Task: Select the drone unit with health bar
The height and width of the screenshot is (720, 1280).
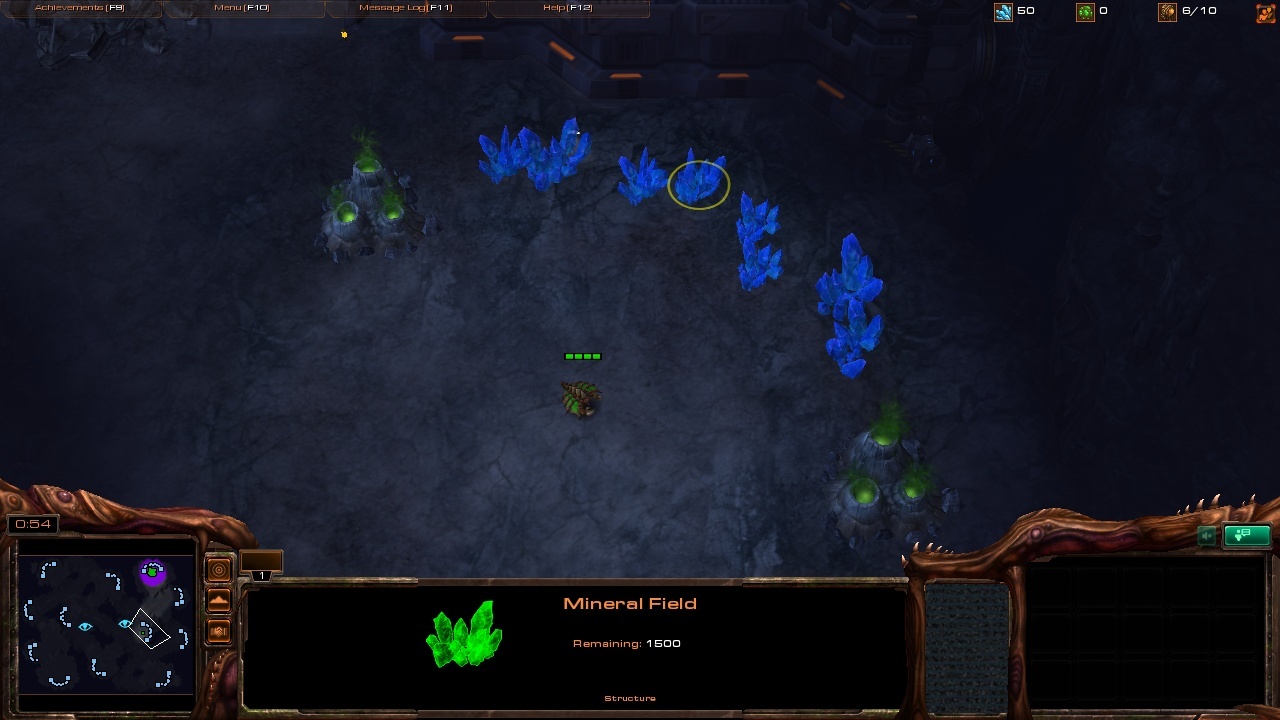Action: pos(581,397)
